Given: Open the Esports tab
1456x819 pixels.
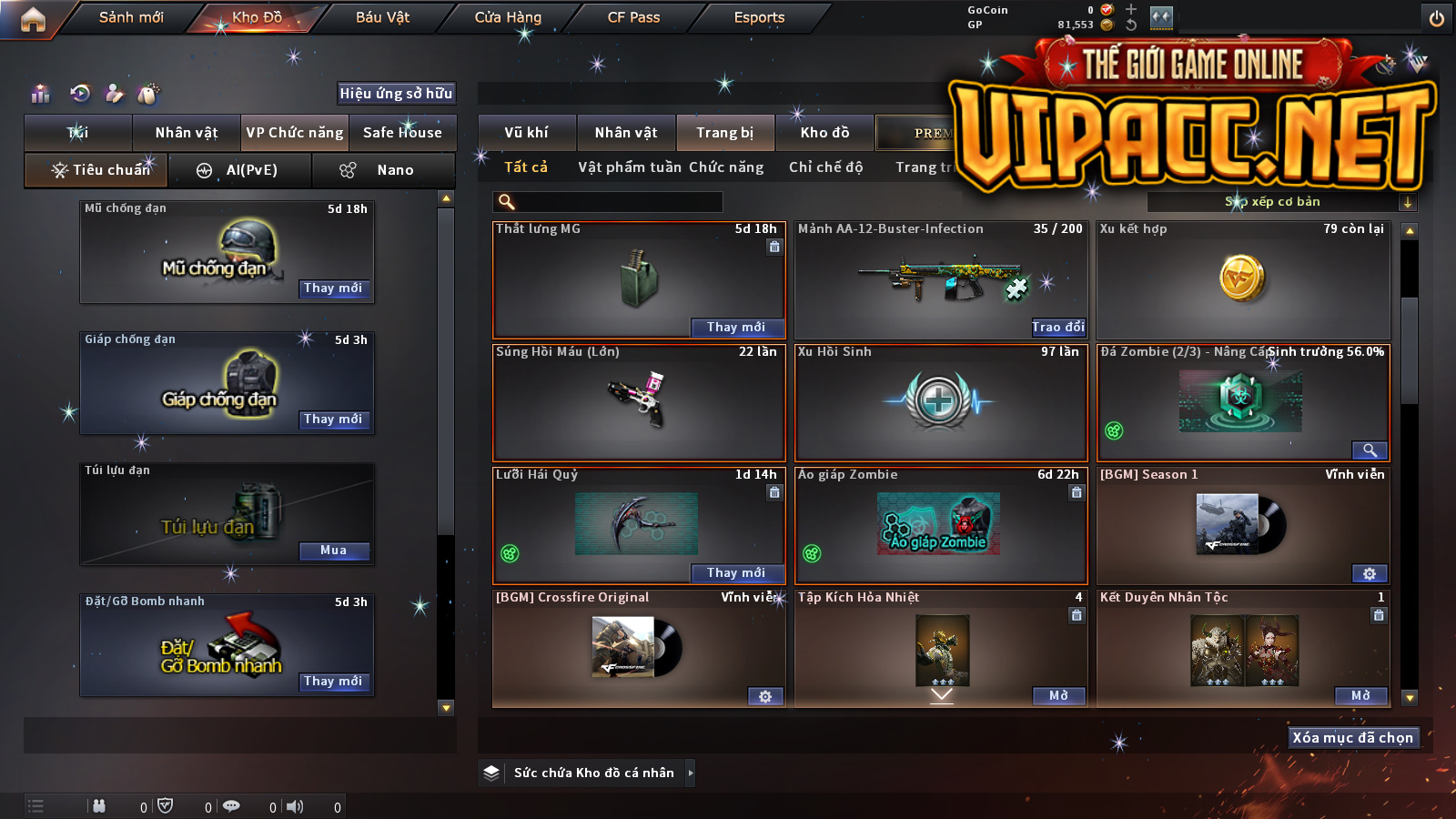Looking at the screenshot, I should [x=759, y=17].
